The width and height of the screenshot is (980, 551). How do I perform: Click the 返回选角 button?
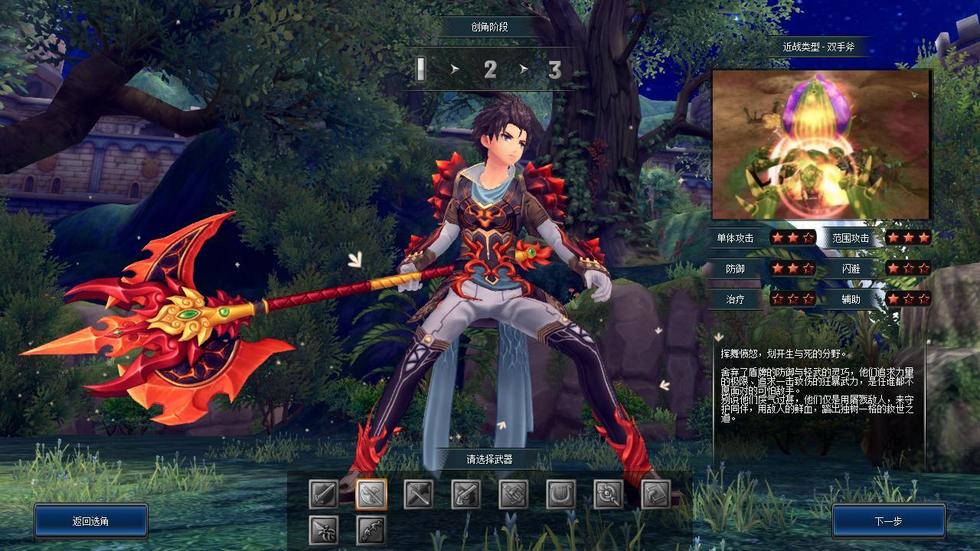91,520
